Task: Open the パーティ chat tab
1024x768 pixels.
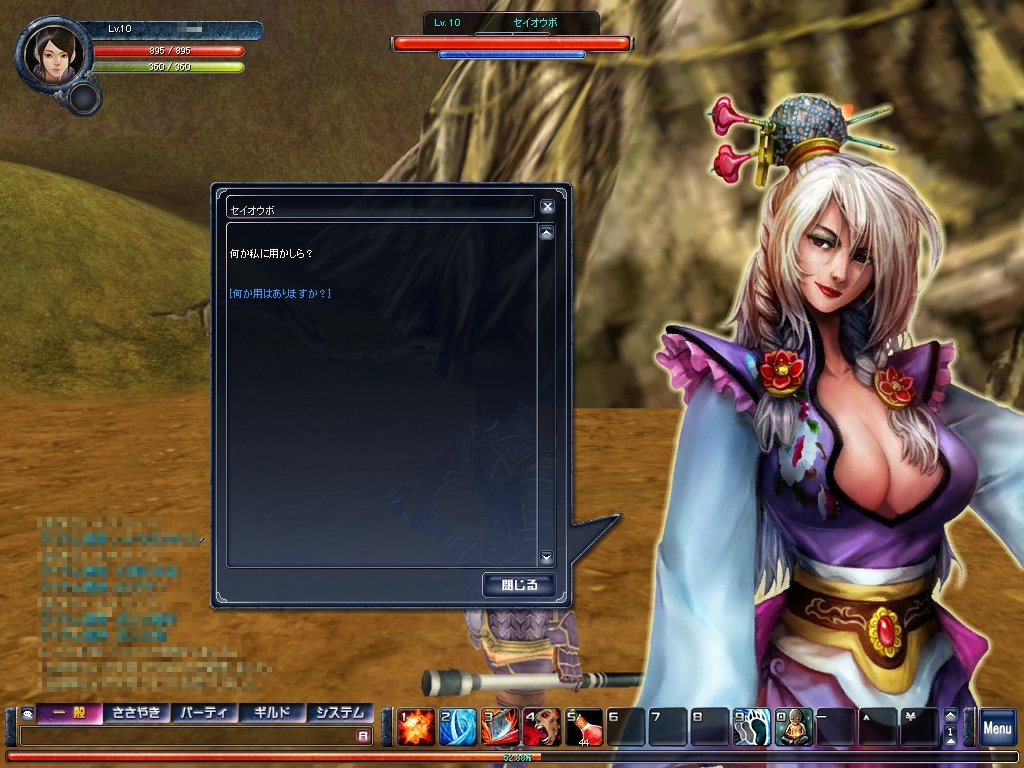Action: click(x=204, y=713)
